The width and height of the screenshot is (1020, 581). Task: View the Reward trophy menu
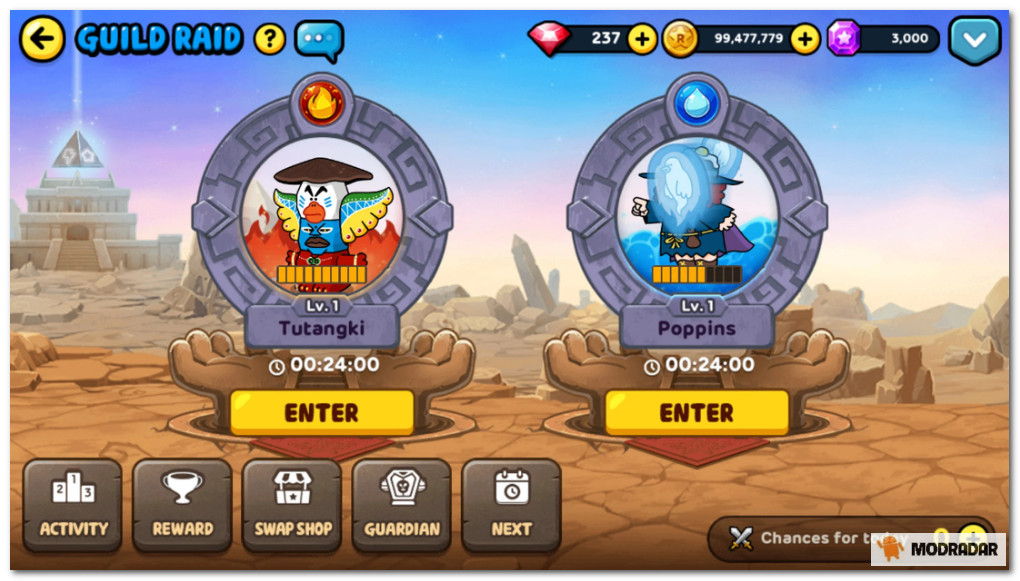[182, 505]
